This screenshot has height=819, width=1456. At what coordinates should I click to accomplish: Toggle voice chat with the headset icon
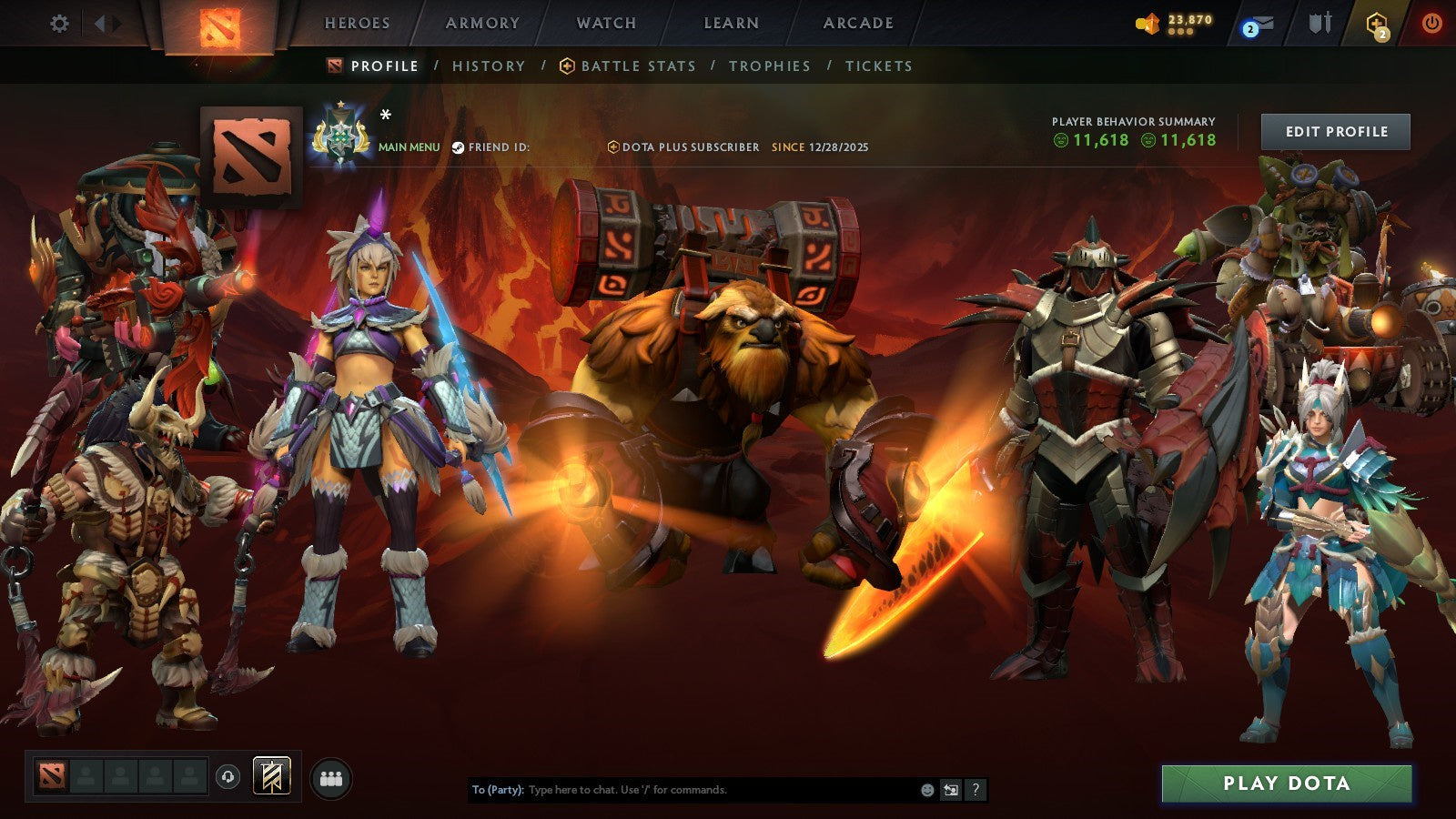(x=227, y=776)
